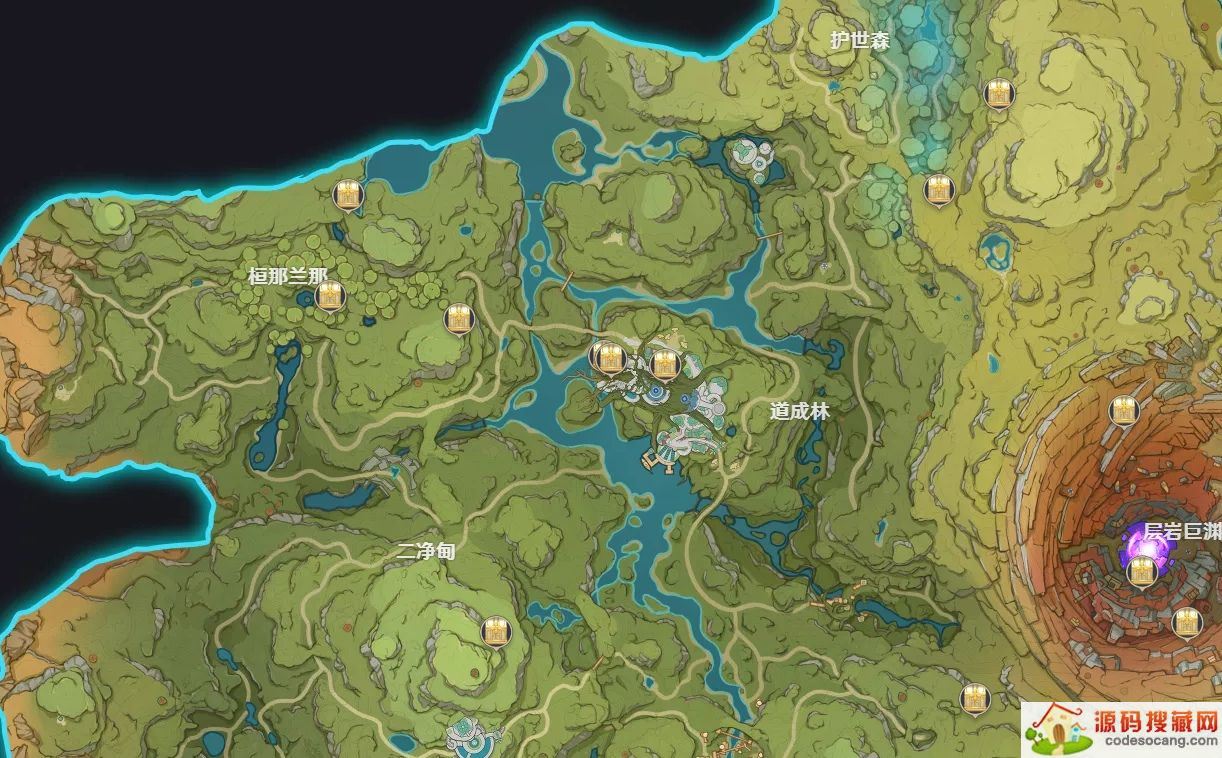Choose the marker southeast of the purple glow
The width and height of the screenshot is (1222, 758).
tap(1186, 622)
